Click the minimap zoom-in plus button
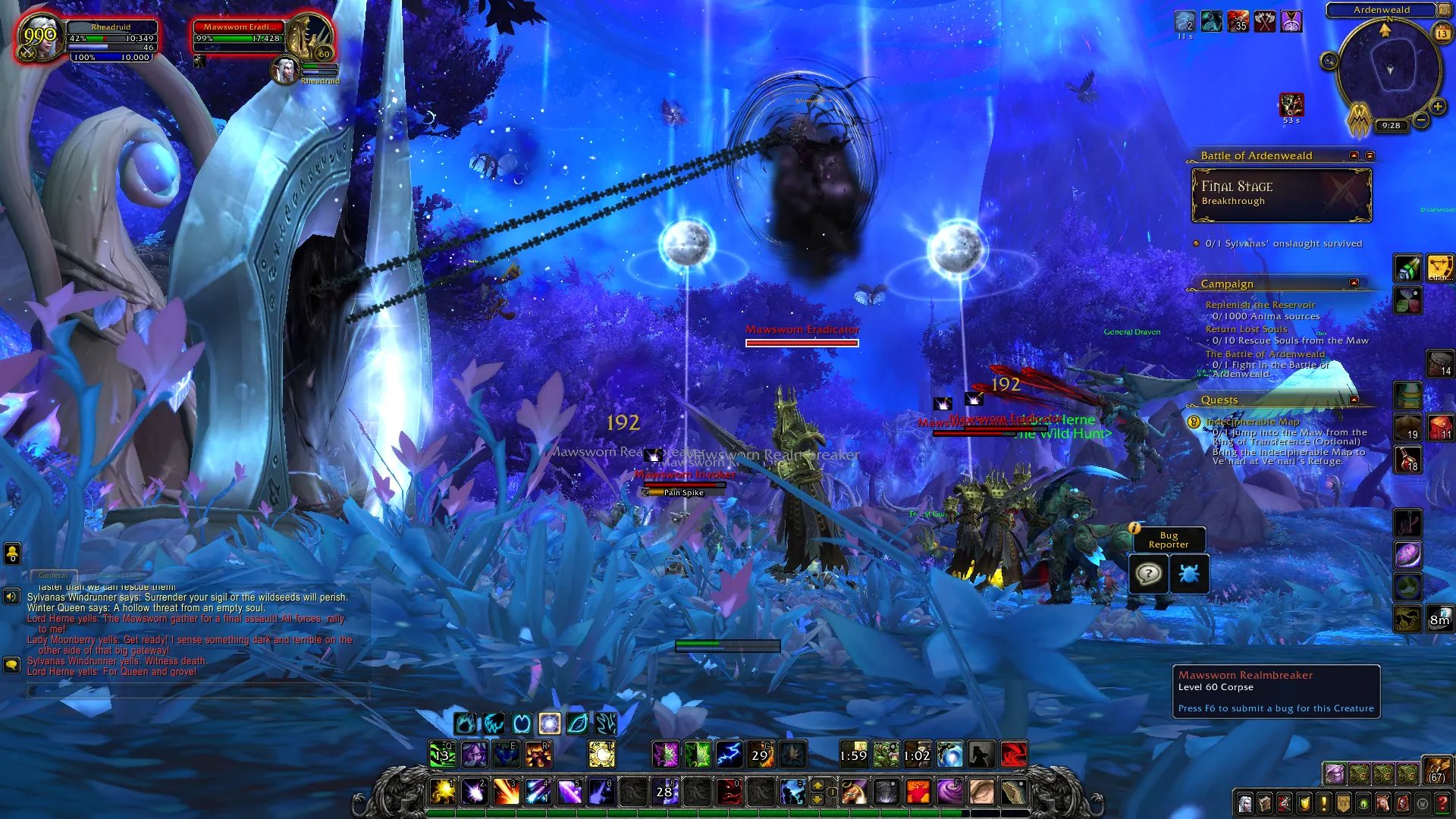1456x819 pixels. 1437,107
